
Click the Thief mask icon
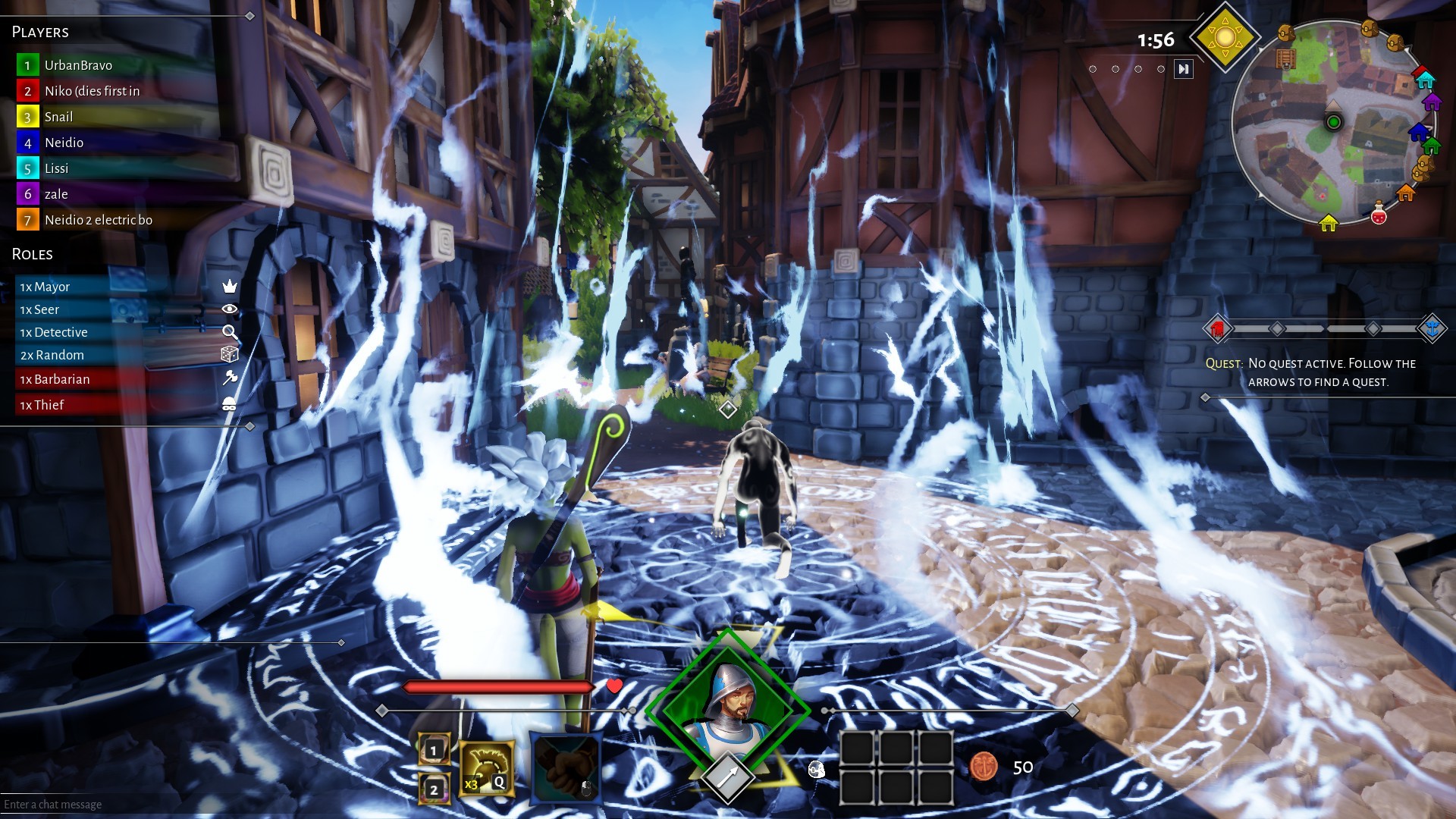click(x=230, y=404)
